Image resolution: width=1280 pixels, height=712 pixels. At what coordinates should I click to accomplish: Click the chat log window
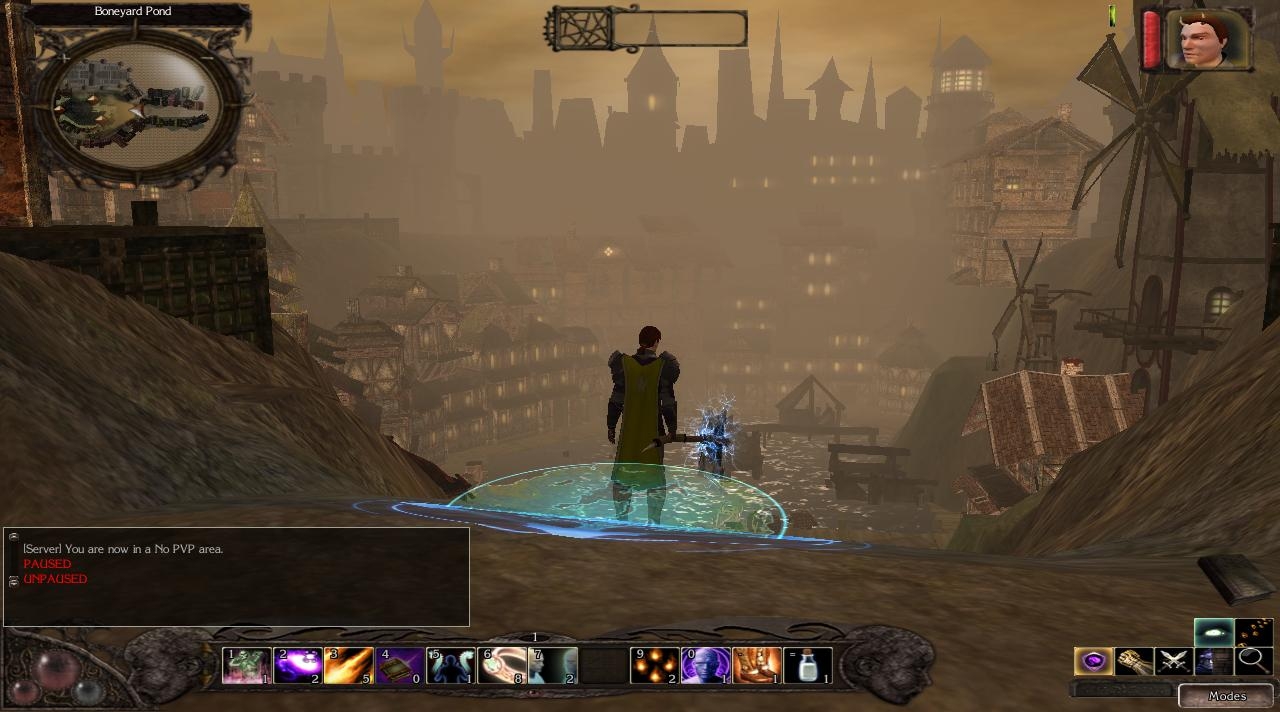[x=236, y=577]
